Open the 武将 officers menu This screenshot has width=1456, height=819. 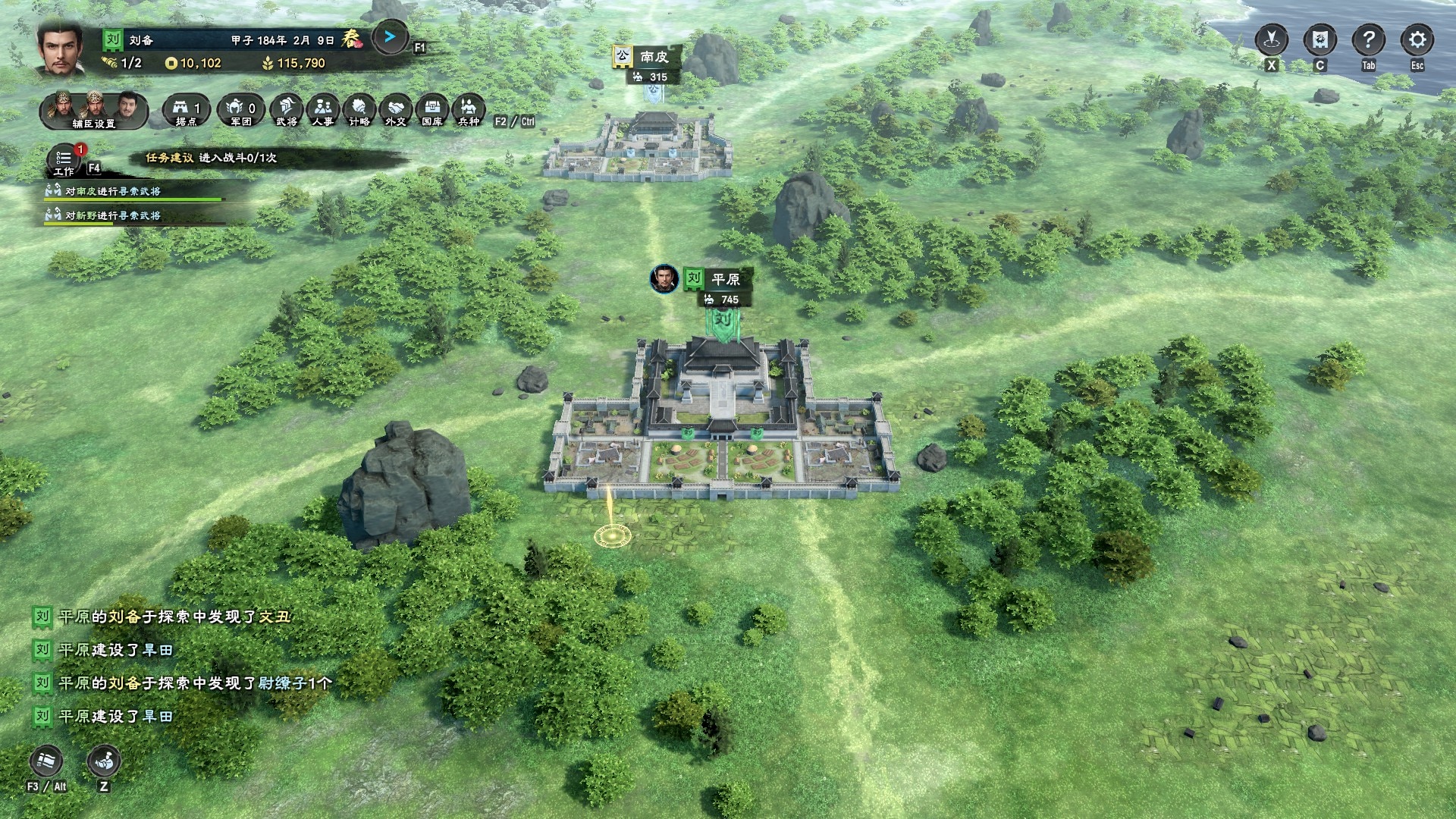pyautogui.click(x=287, y=111)
